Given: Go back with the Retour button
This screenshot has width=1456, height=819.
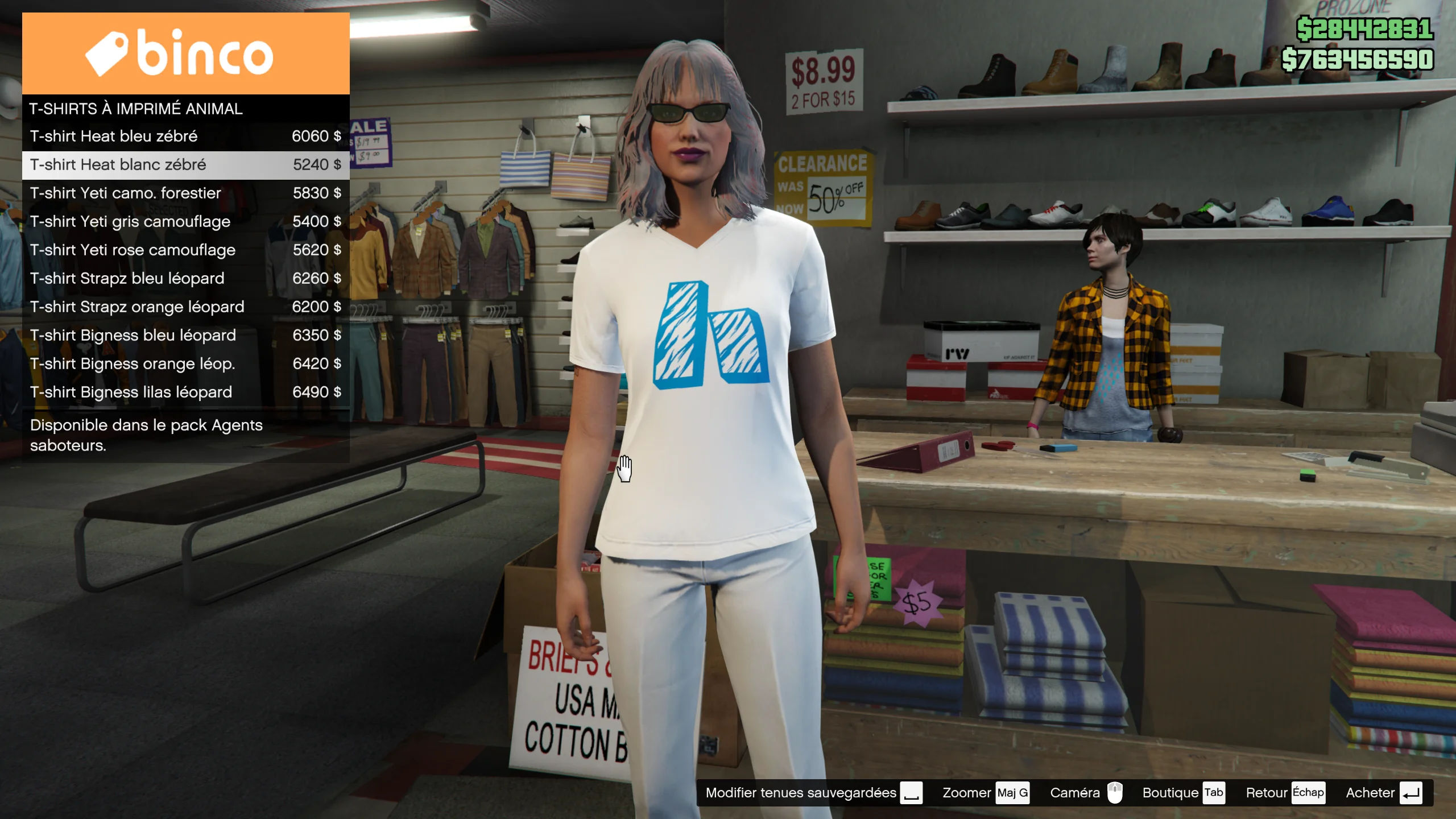Looking at the screenshot, I should pos(1285,793).
